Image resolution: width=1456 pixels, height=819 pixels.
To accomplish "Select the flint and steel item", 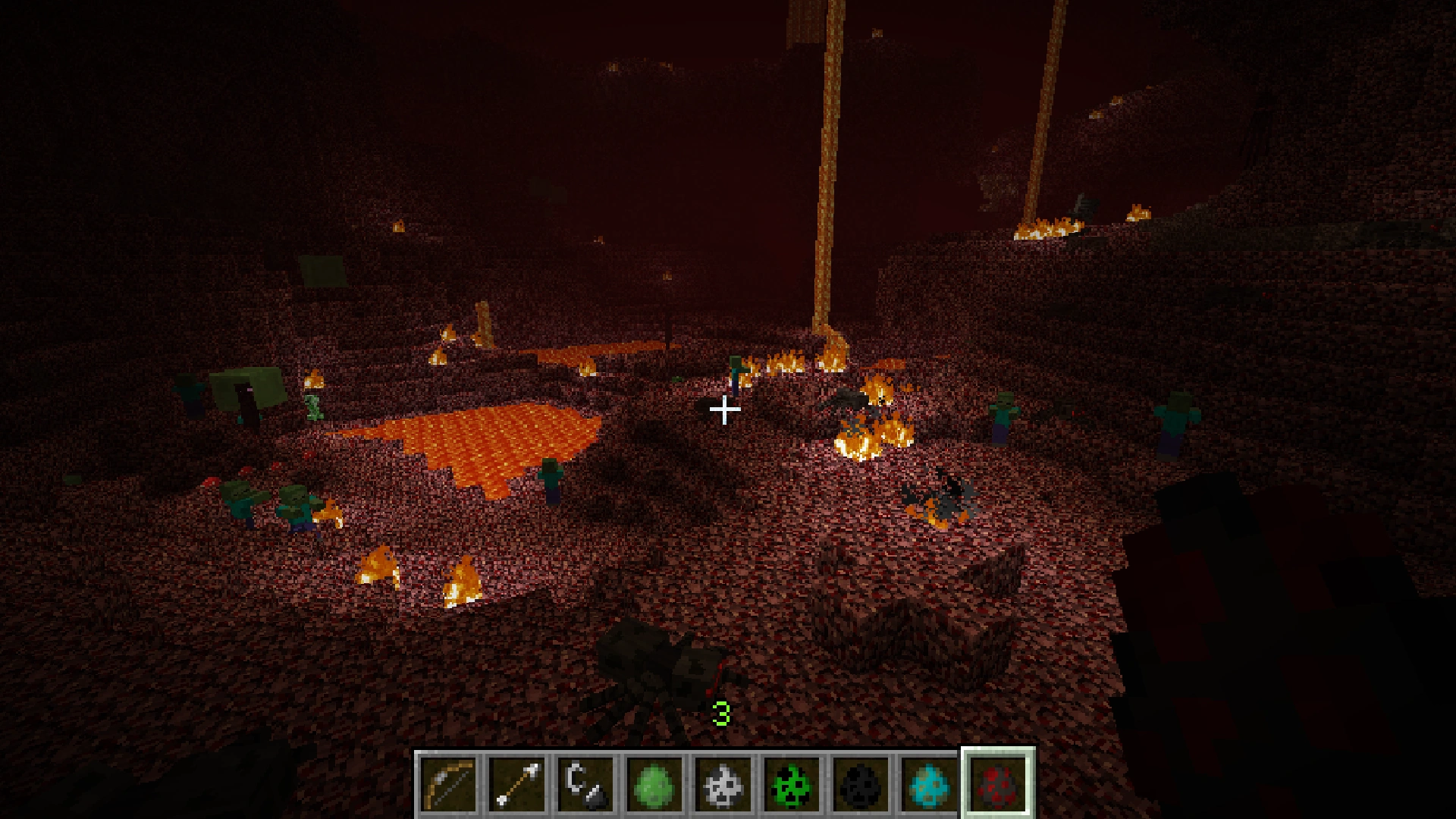I will (x=585, y=781).
